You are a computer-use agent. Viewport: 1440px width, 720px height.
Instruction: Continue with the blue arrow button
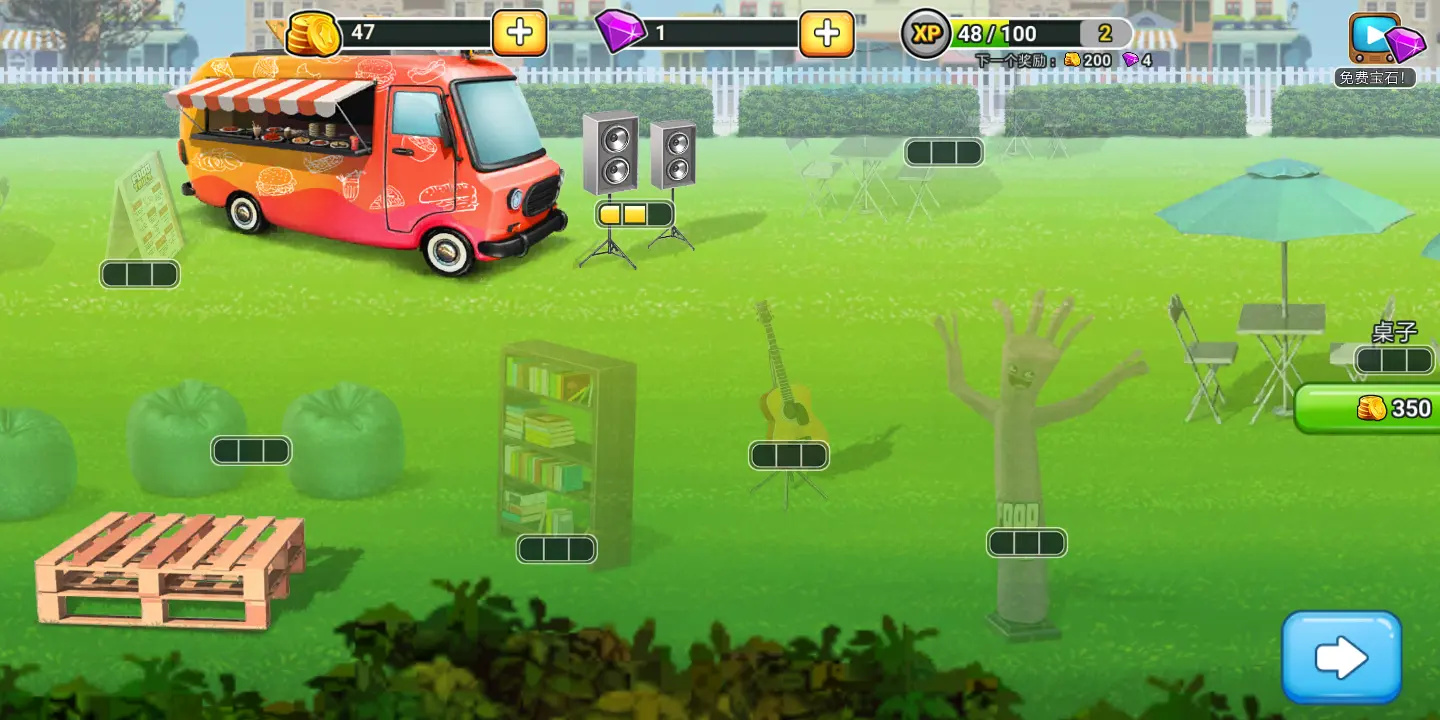point(1341,657)
